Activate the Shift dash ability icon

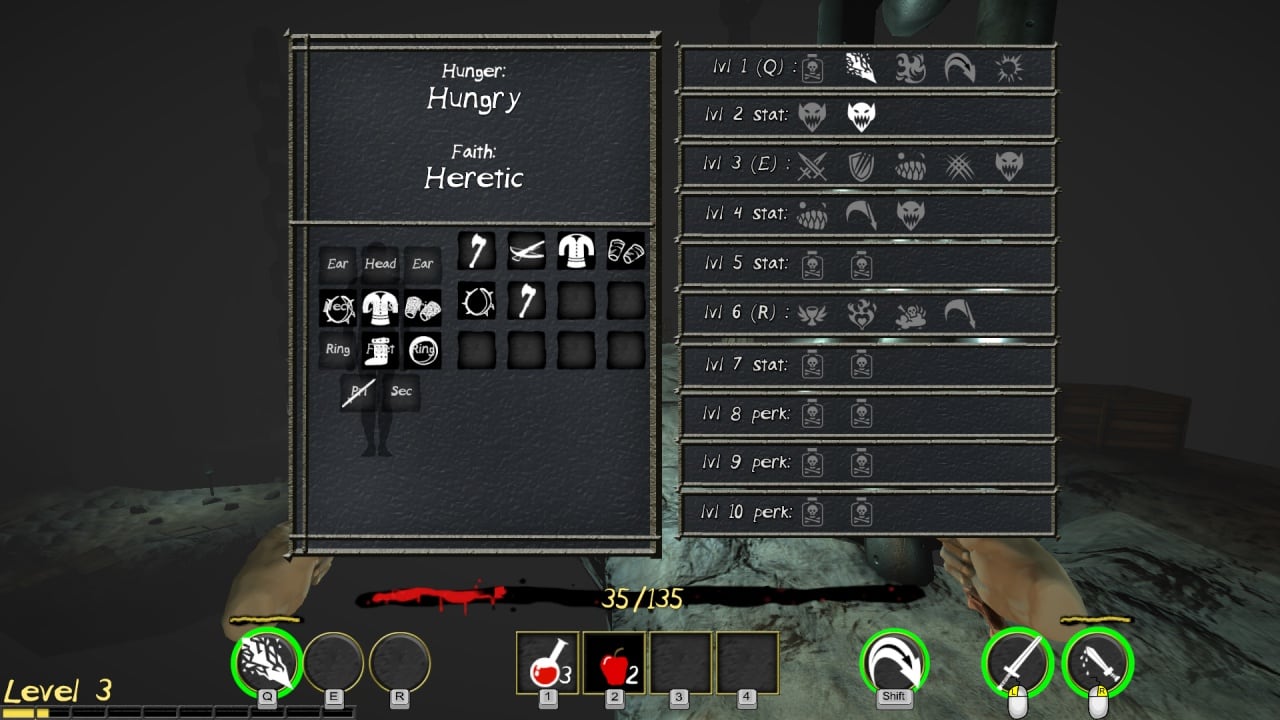(x=894, y=661)
